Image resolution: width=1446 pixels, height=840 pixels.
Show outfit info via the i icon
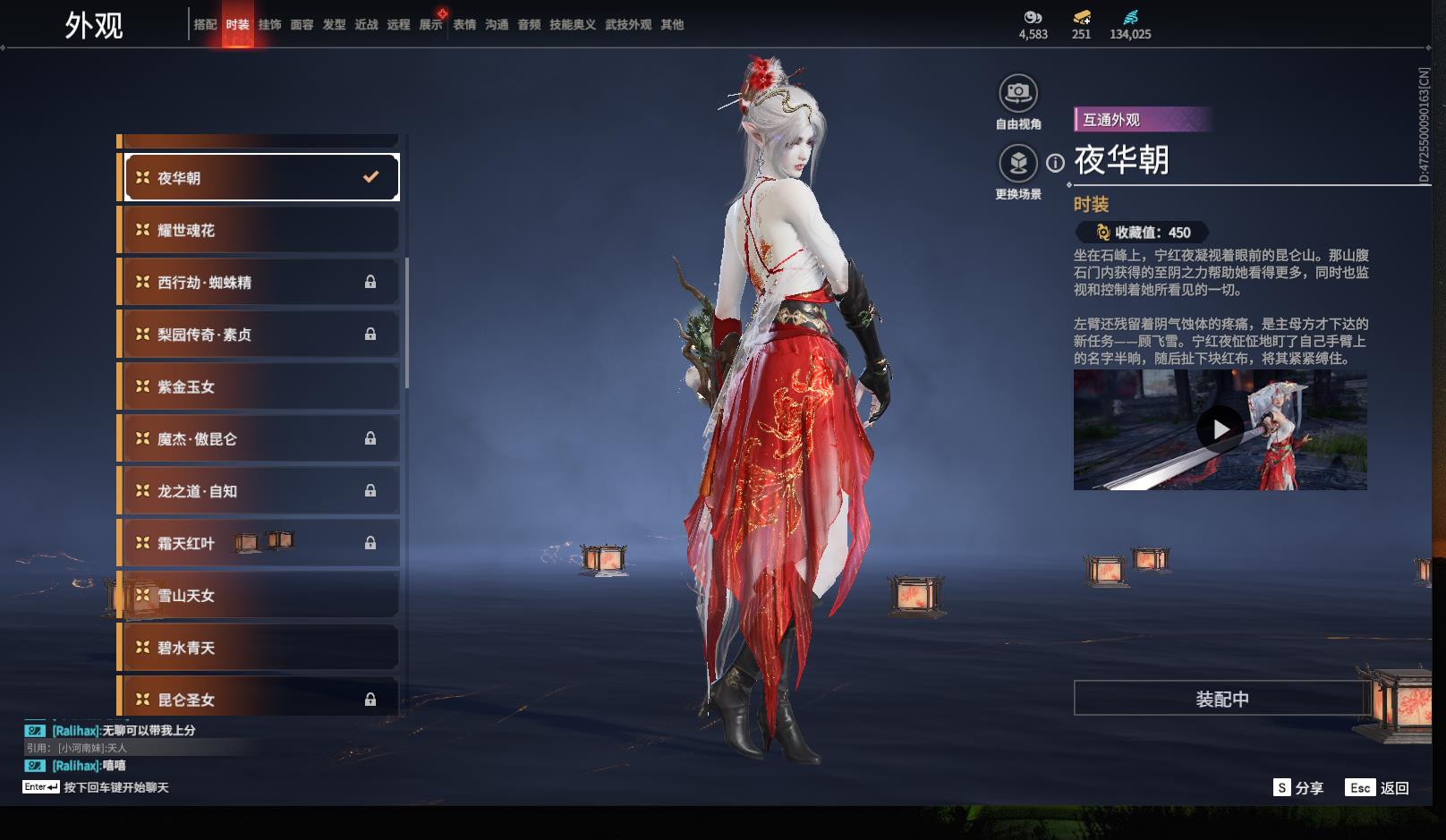coord(1056,163)
